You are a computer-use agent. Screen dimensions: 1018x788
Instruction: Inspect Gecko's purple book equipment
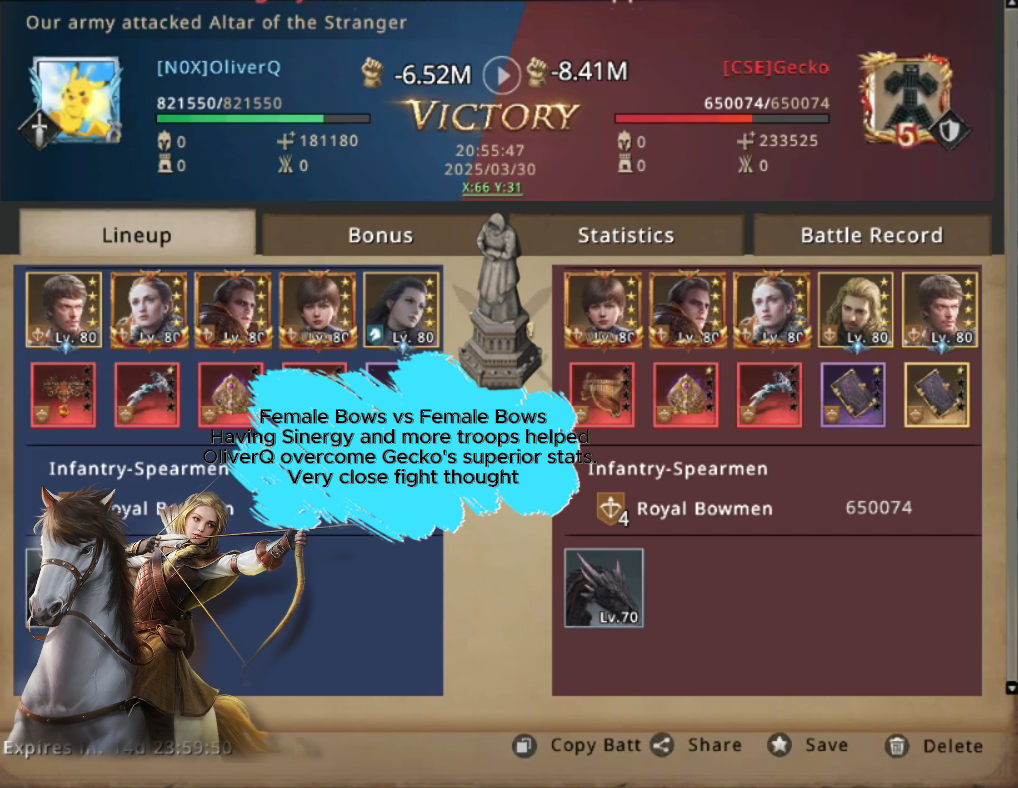pyautogui.click(x=853, y=395)
